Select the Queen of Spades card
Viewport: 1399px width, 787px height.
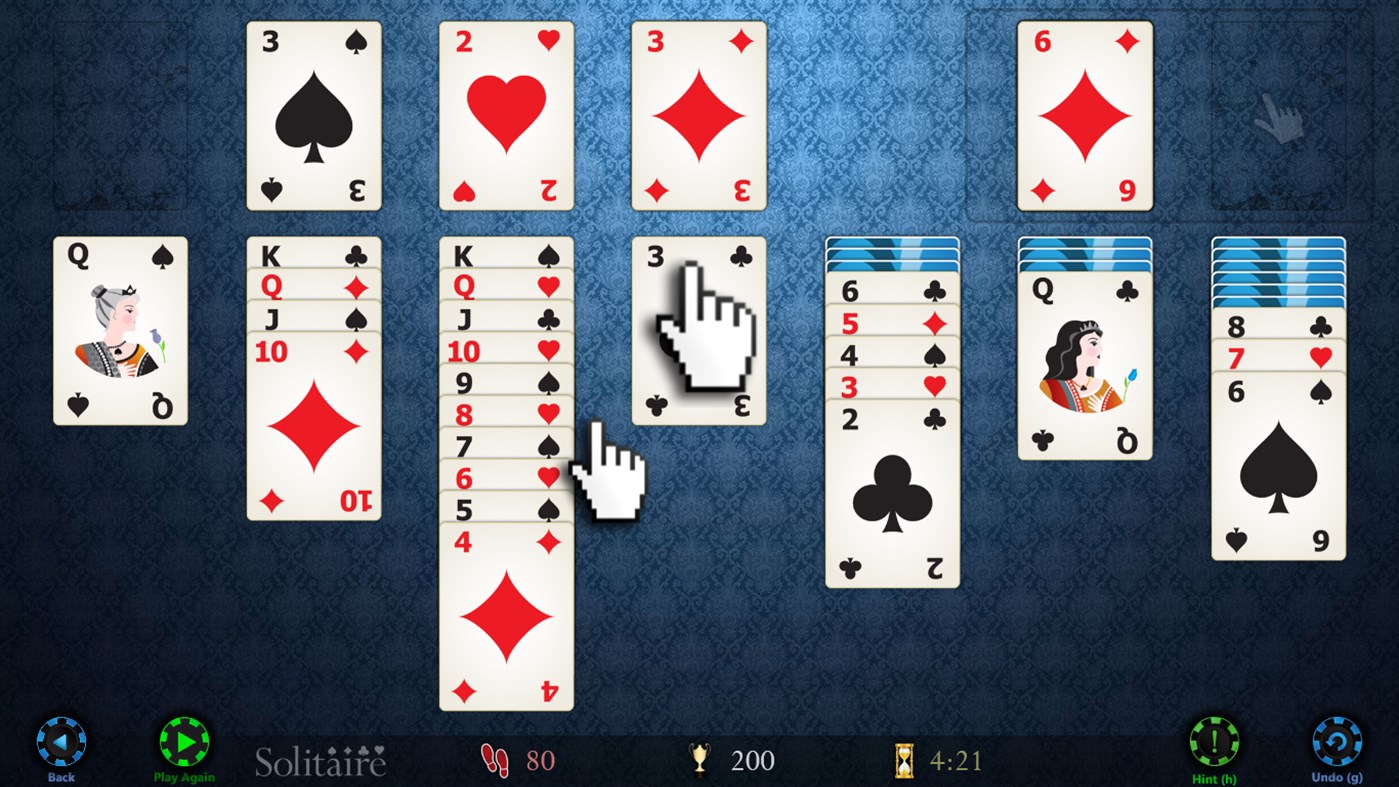point(119,328)
